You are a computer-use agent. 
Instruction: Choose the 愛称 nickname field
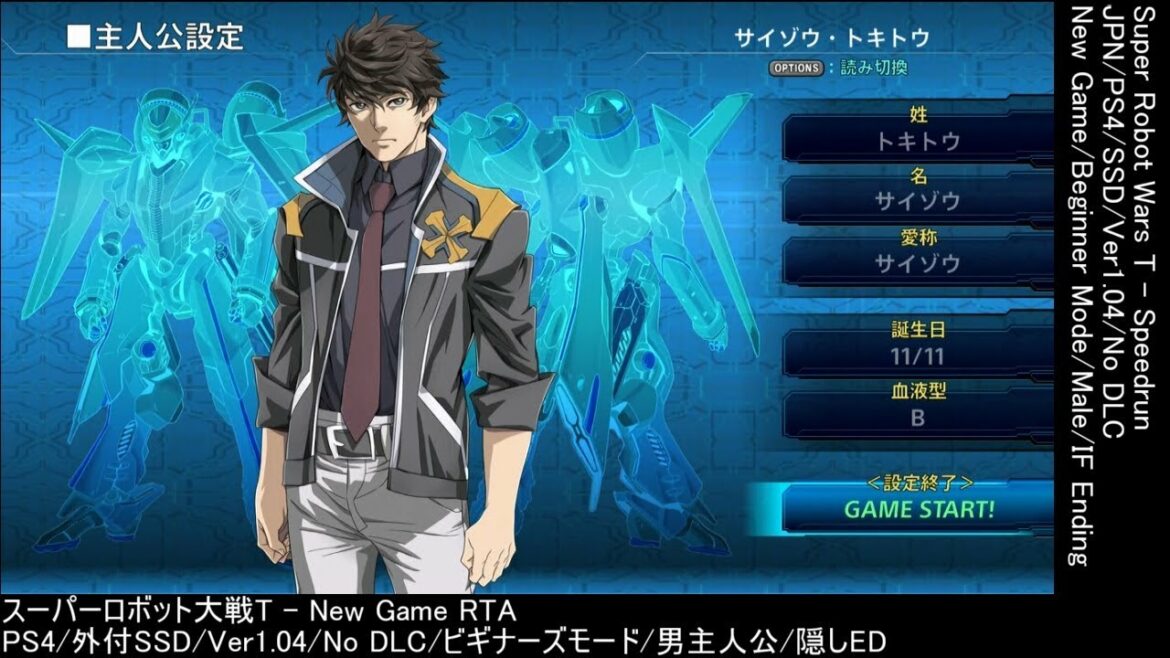coord(917,263)
